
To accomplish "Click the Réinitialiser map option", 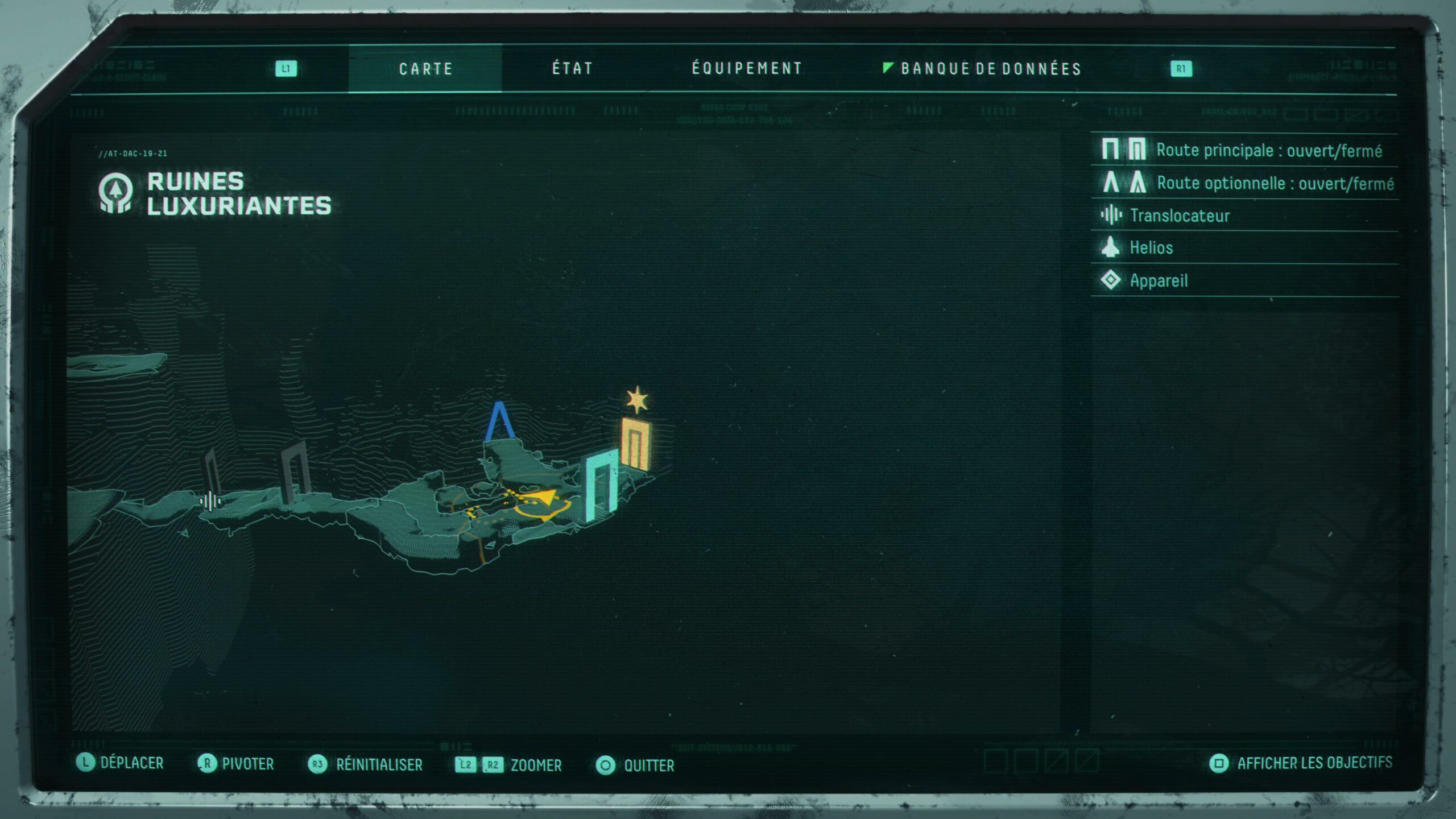I will [x=379, y=764].
